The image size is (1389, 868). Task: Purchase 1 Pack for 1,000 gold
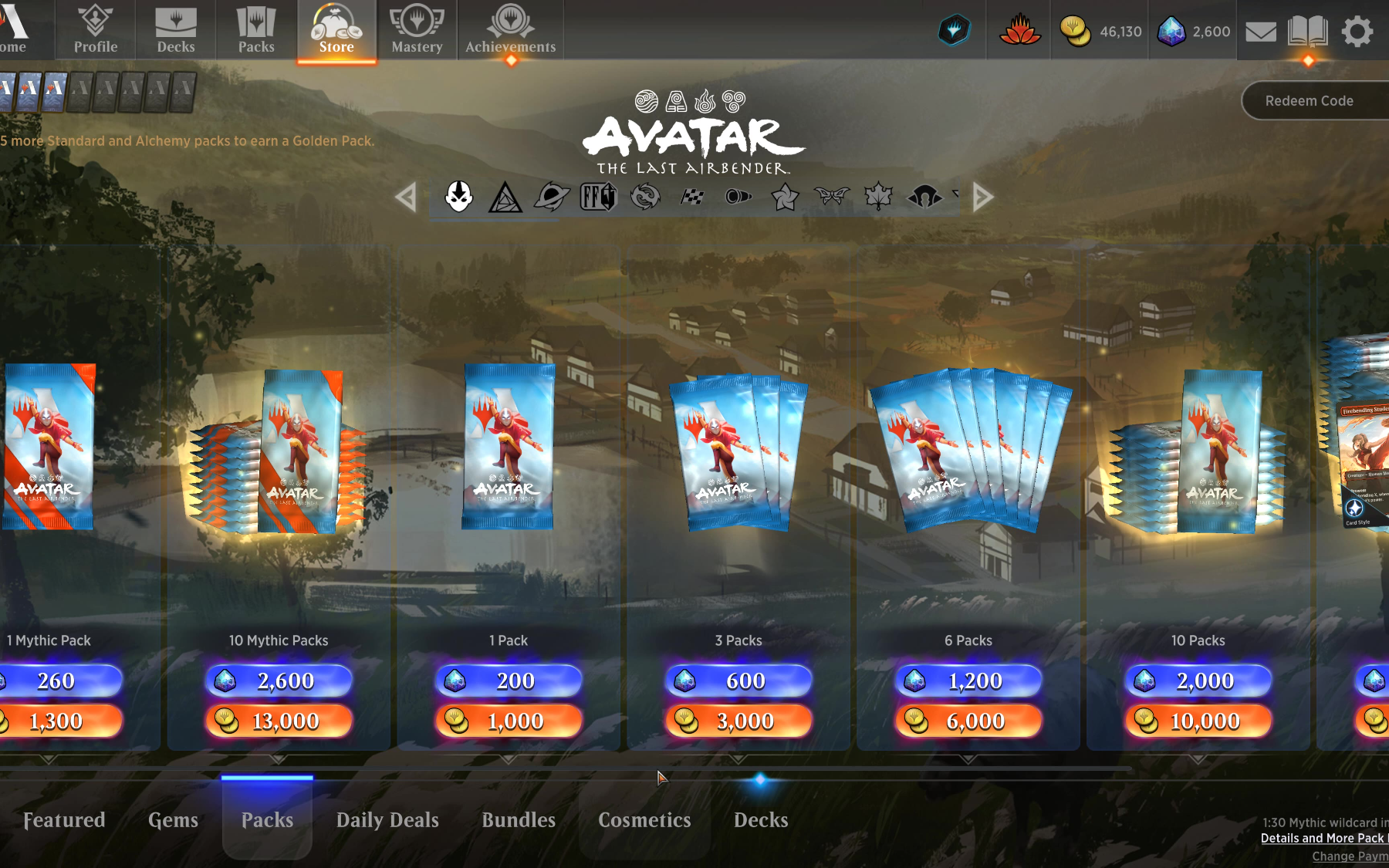(509, 721)
